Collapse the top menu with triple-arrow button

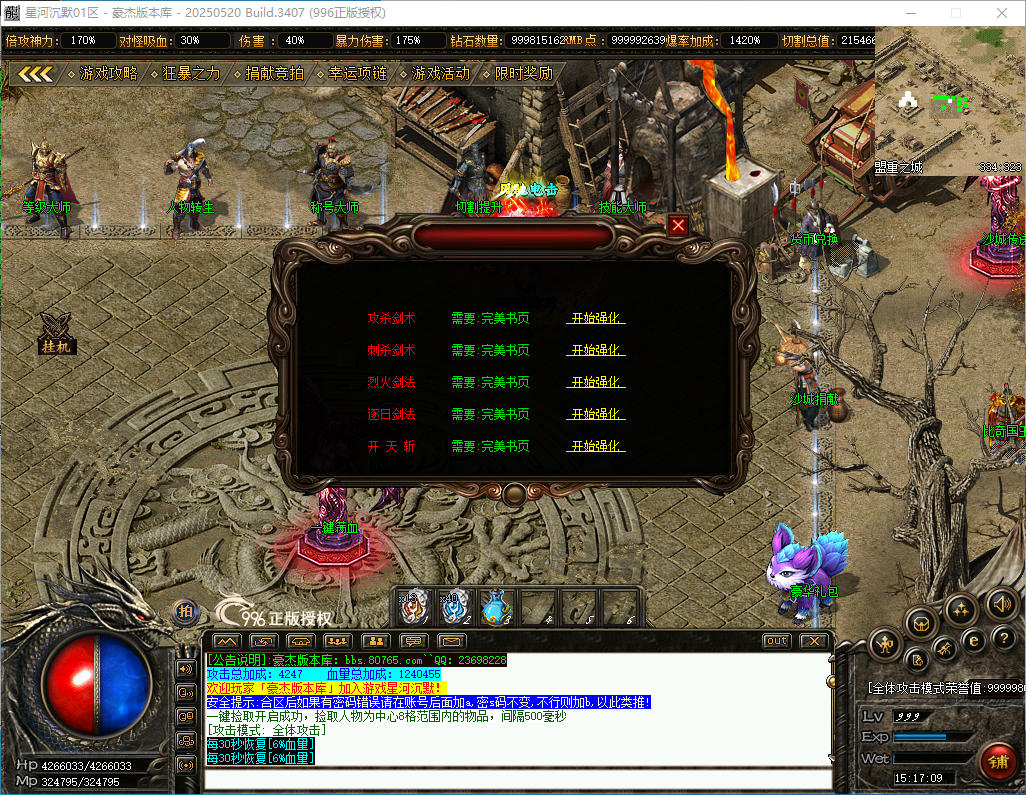(36, 74)
